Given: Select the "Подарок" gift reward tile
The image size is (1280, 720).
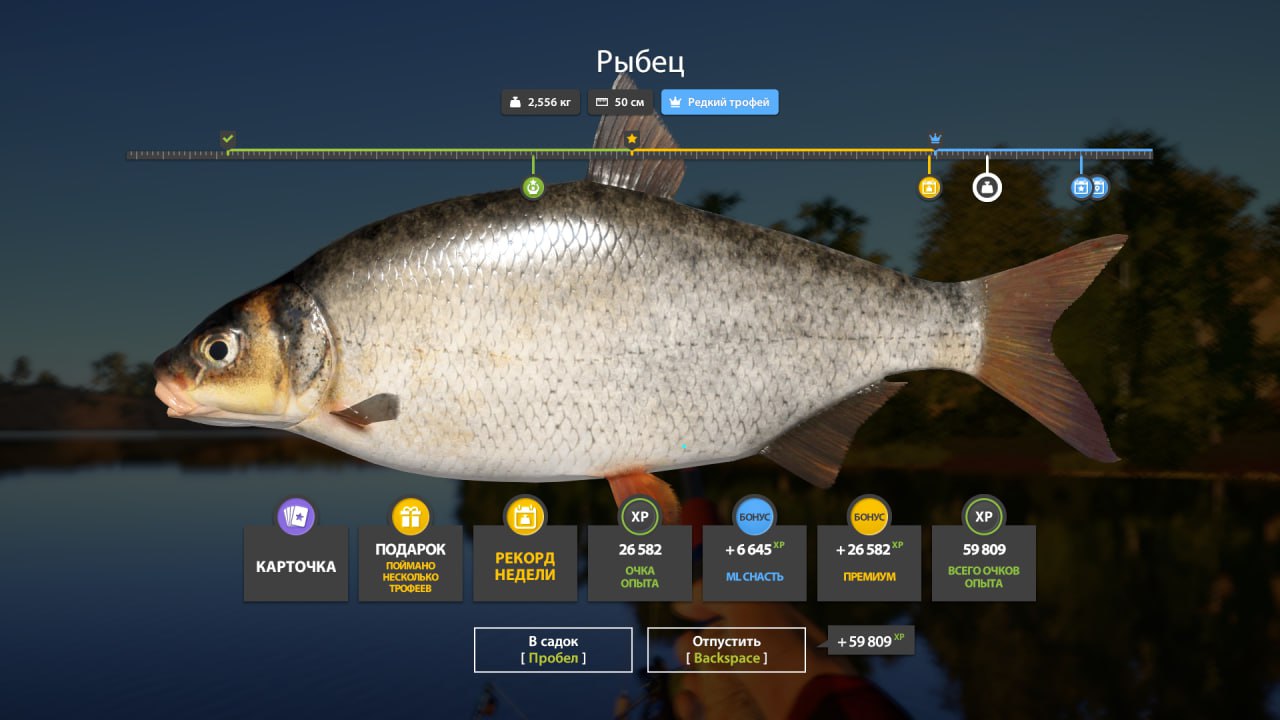Looking at the screenshot, I should 410,564.
